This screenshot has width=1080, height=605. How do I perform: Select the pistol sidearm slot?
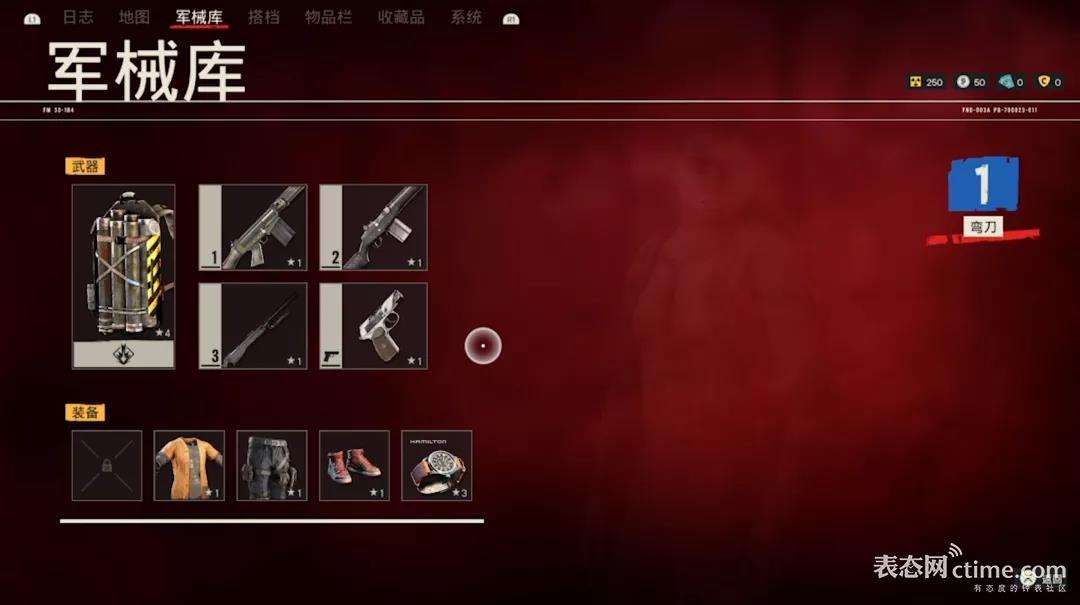pyautogui.click(x=374, y=325)
